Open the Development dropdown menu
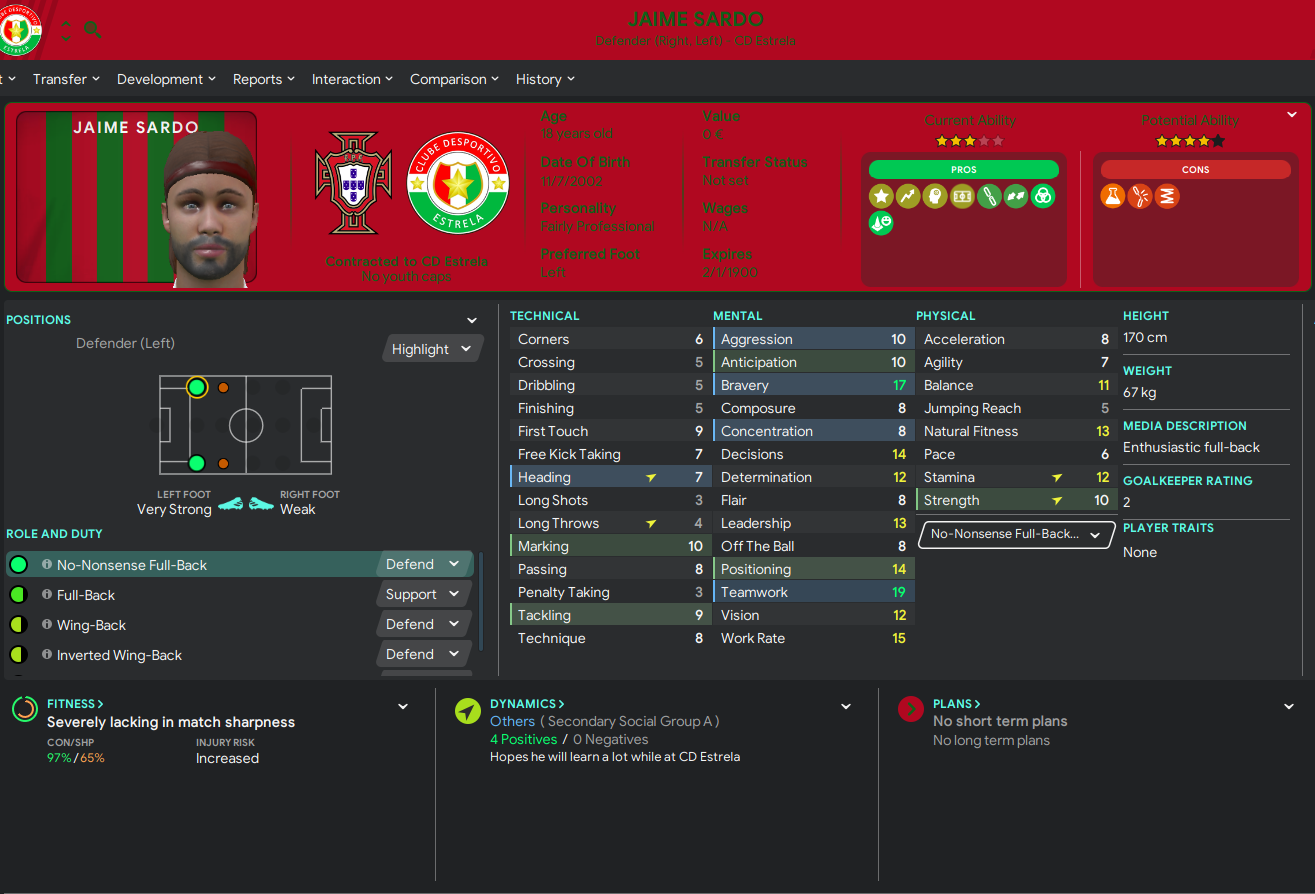This screenshot has width=1315, height=894. 165,79
